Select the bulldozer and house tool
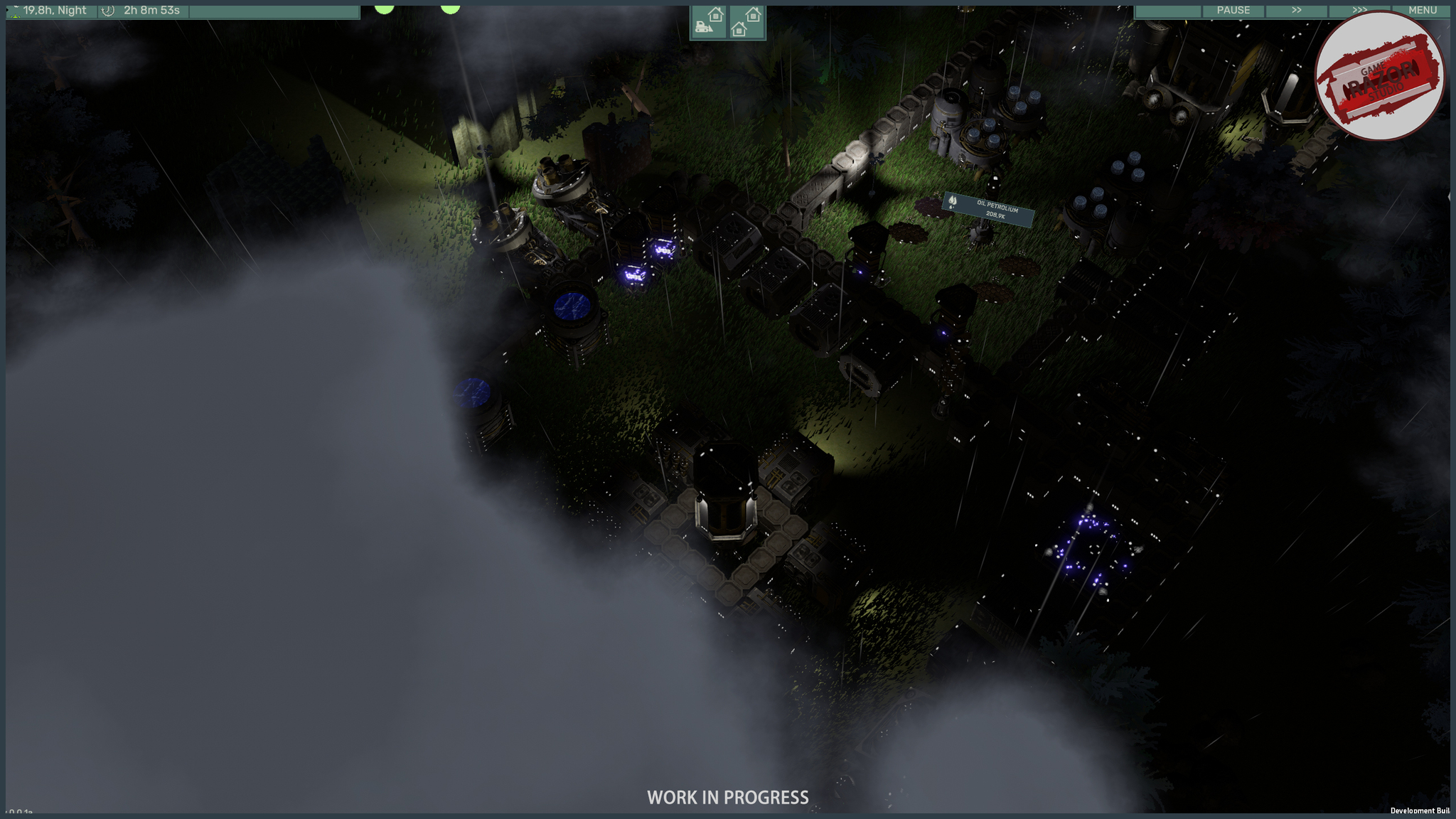This screenshot has width=1456, height=819. (709, 22)
